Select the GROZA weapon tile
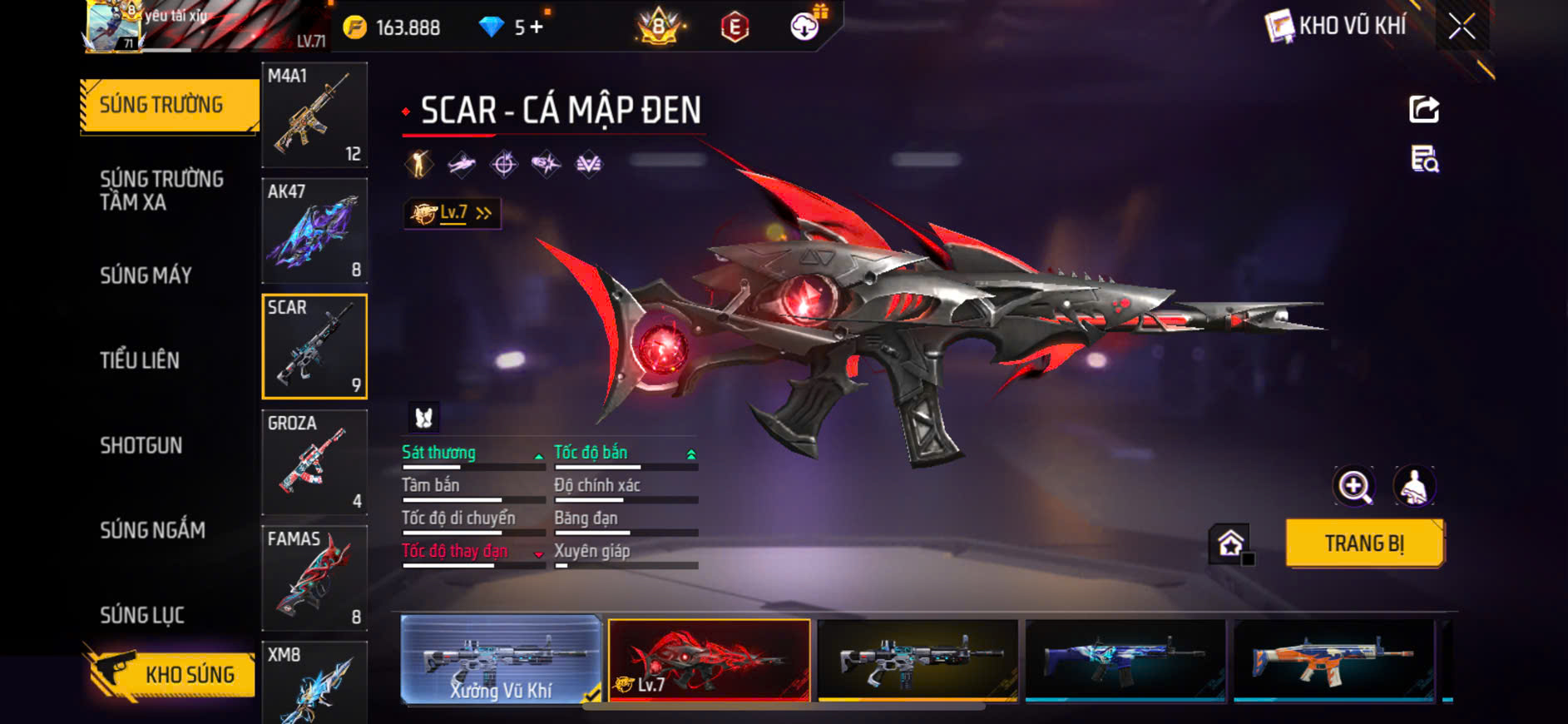Screen dimensions: 1568x724 pyautogui.click(x=314, y=462)
